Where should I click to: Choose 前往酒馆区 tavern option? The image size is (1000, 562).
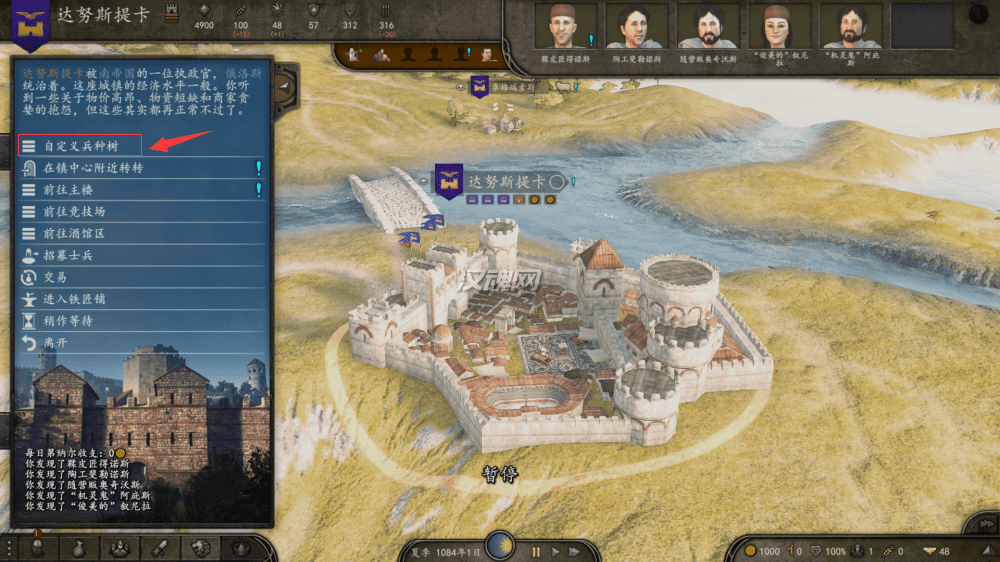[74, 233]
